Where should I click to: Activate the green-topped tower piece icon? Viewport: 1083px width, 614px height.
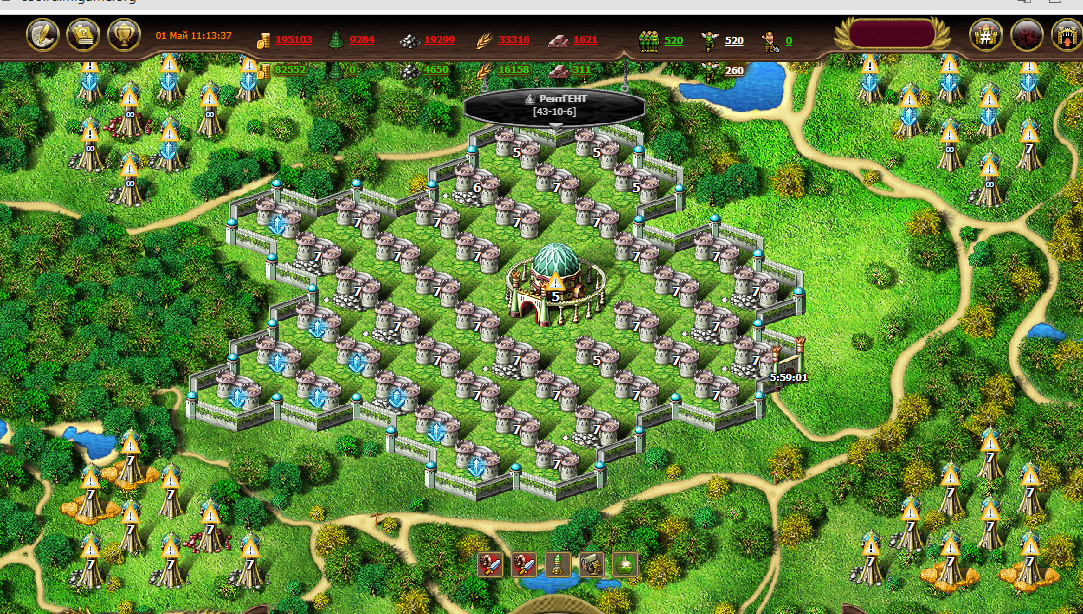557,564
